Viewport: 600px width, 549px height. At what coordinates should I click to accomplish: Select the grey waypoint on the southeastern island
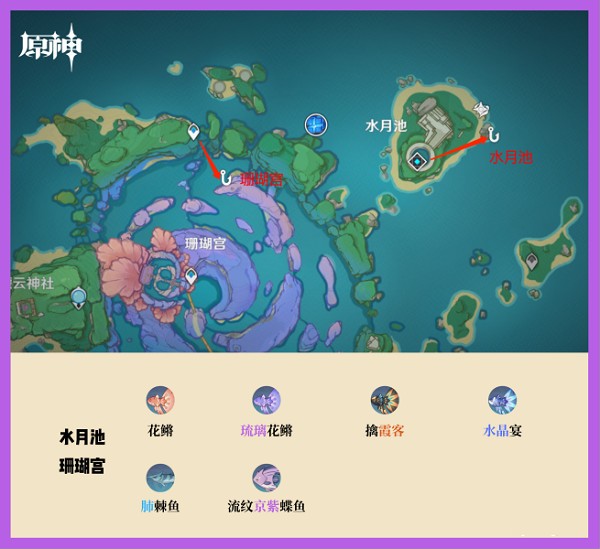531,260
